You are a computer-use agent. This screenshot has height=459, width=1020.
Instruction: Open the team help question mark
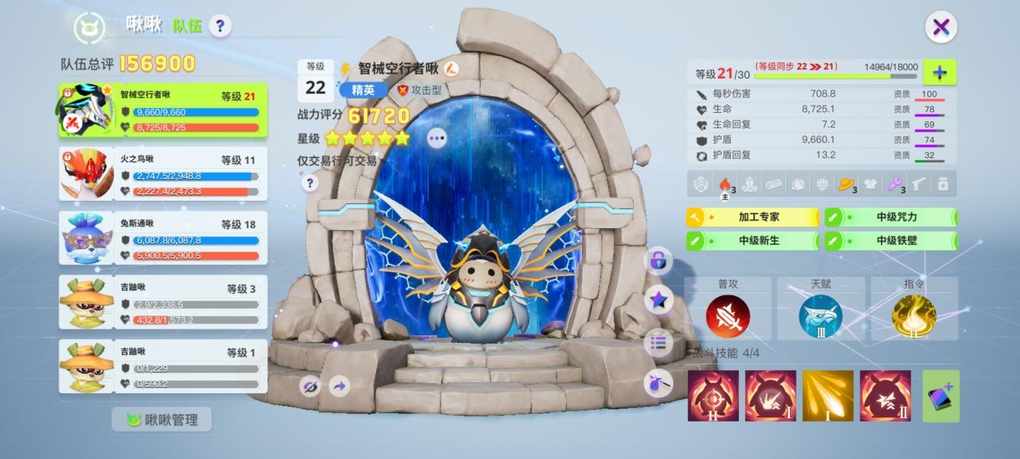tap(221, 26)
